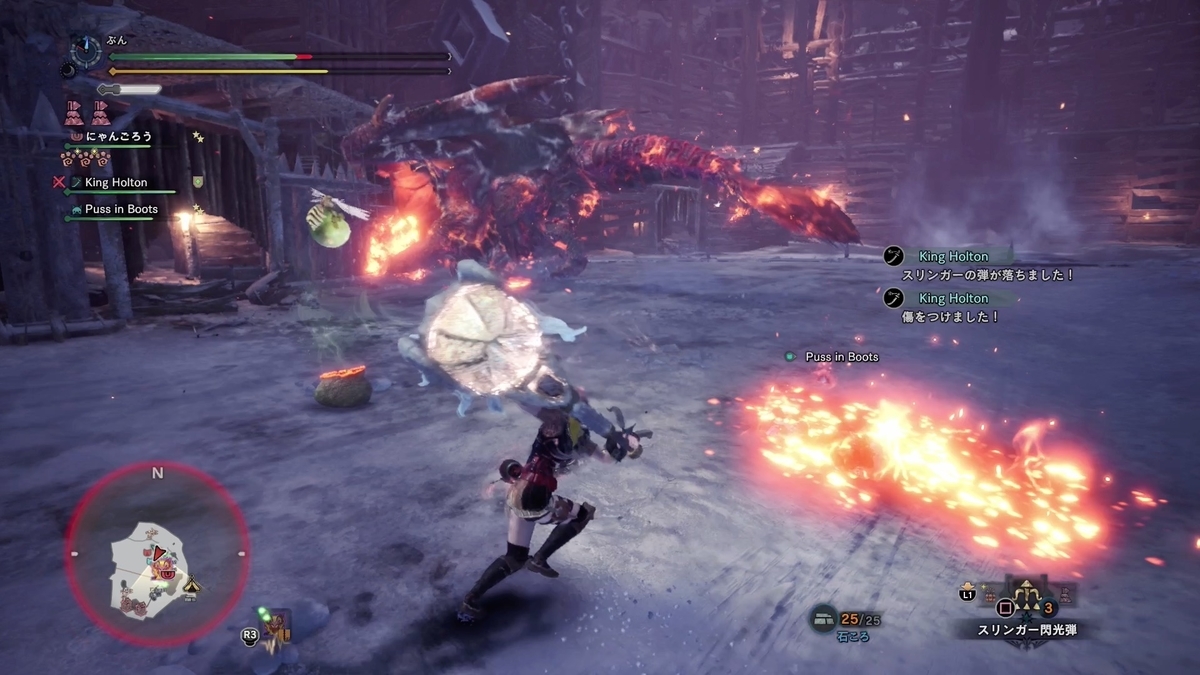Screen dimensions: 1200x675
Task: Choose Puss in Boots in the party list
Action: (120, 210)
